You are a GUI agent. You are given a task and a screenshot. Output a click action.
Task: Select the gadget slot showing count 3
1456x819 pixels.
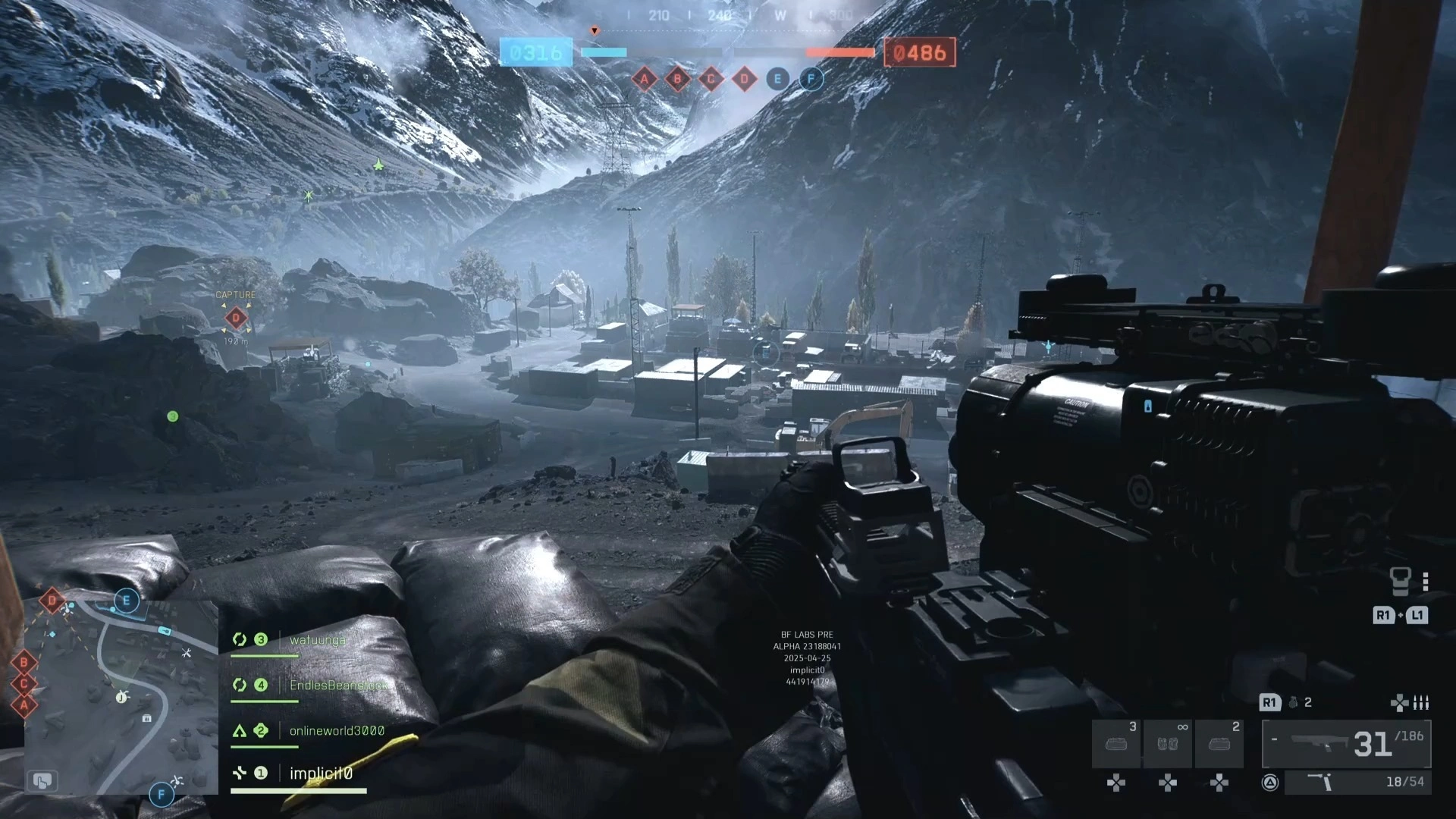click(x=1116, y=744)
